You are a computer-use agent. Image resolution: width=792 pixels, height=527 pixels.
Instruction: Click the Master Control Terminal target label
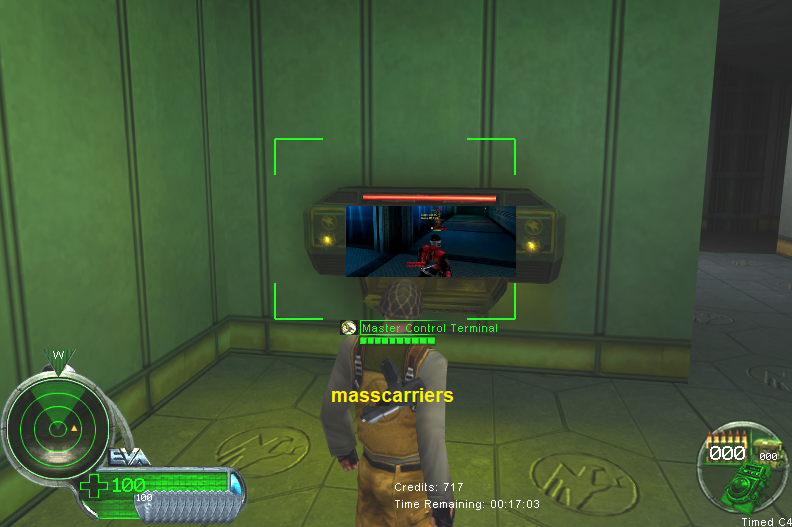click(x=429, y=328)
